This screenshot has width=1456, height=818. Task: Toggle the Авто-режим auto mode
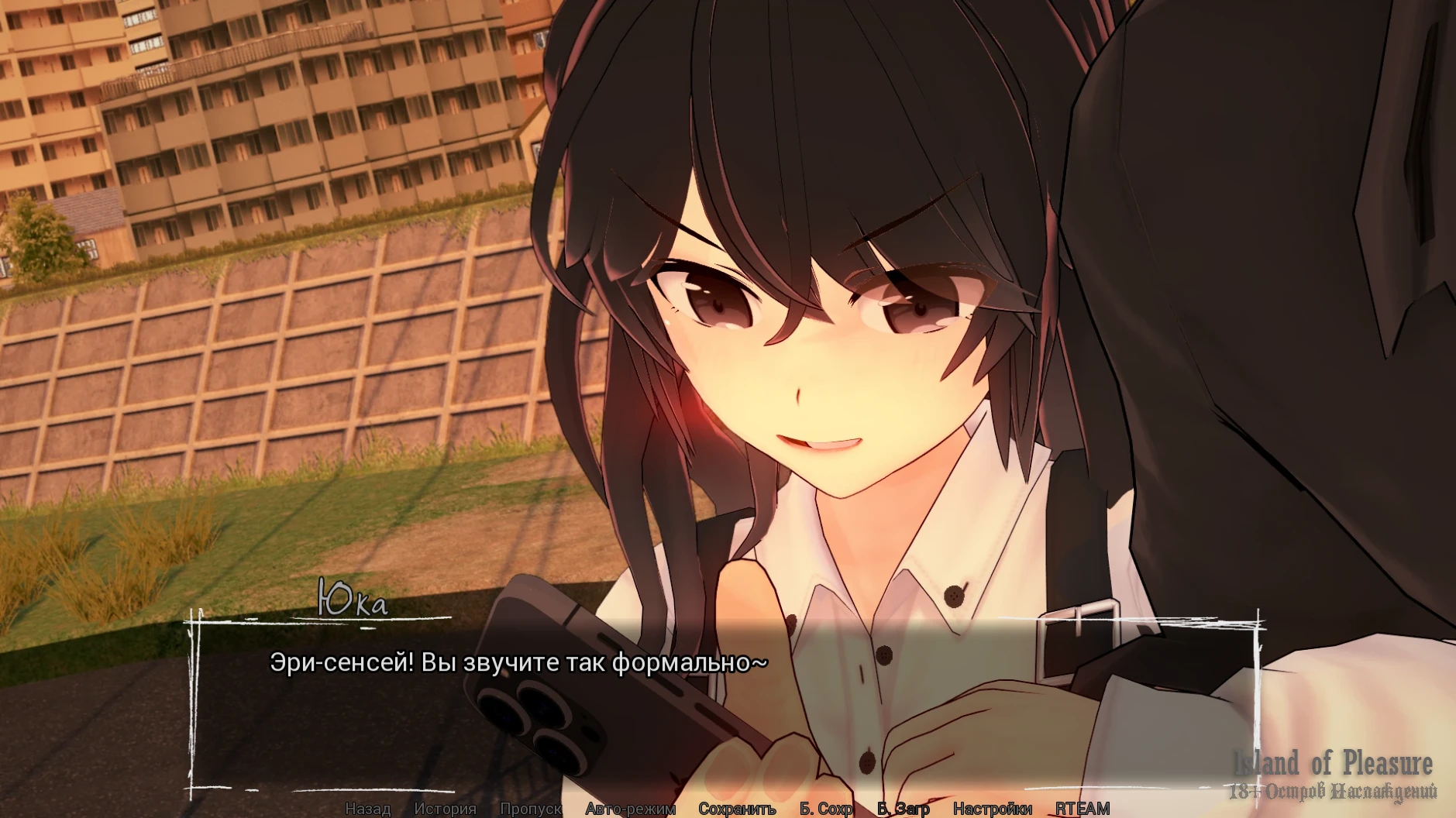[x=630, y=809]
